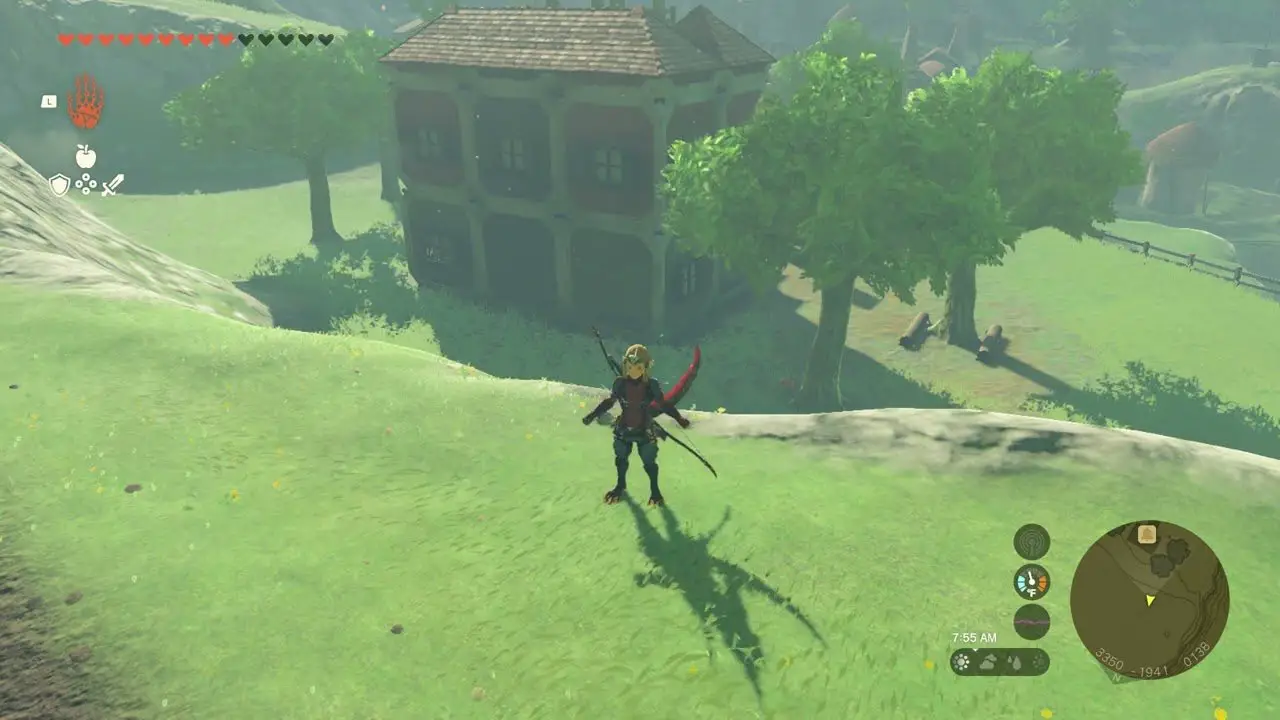Check the temperature gauge icon
The height and width of the screenshot is (720, 1280).
(x=1031, y=582)
